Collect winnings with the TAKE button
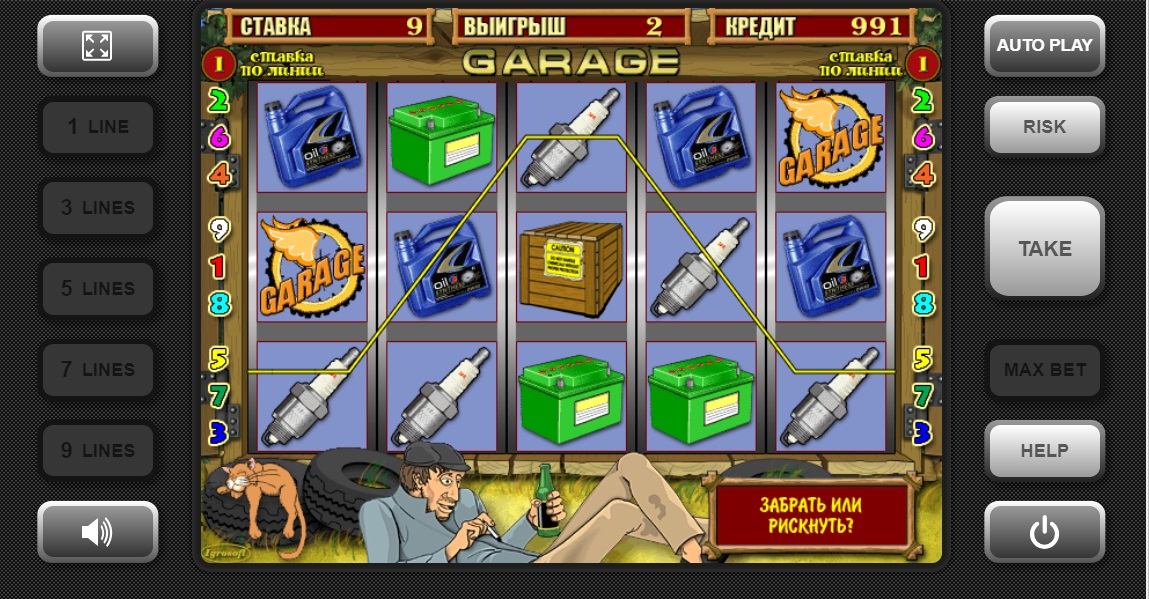The image size is (1149, 599). pyautogui.click(x=1044, y=249)
